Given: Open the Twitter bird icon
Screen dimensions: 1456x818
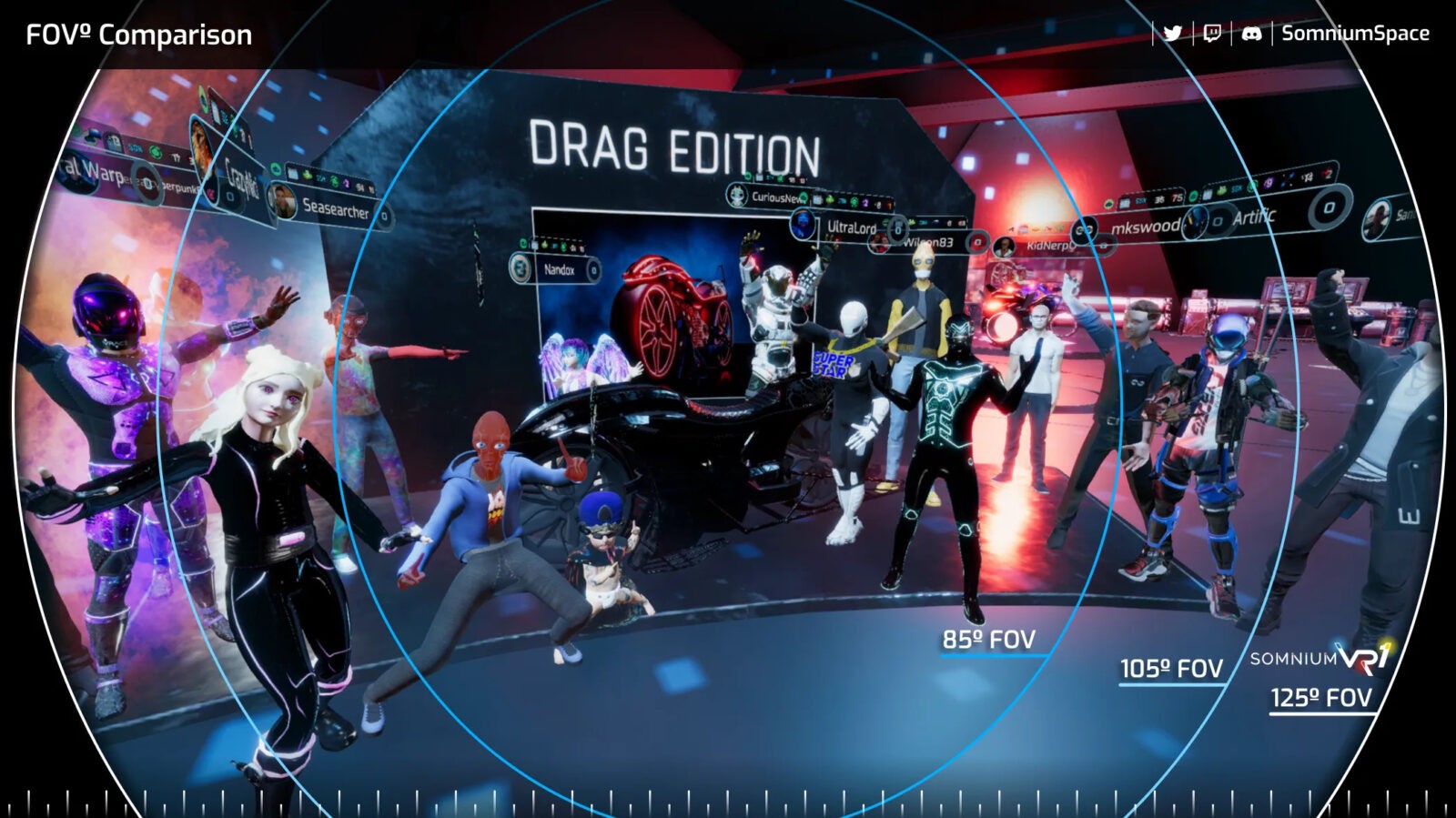Looking at the screenshot, I should [x=1173, y=34].
